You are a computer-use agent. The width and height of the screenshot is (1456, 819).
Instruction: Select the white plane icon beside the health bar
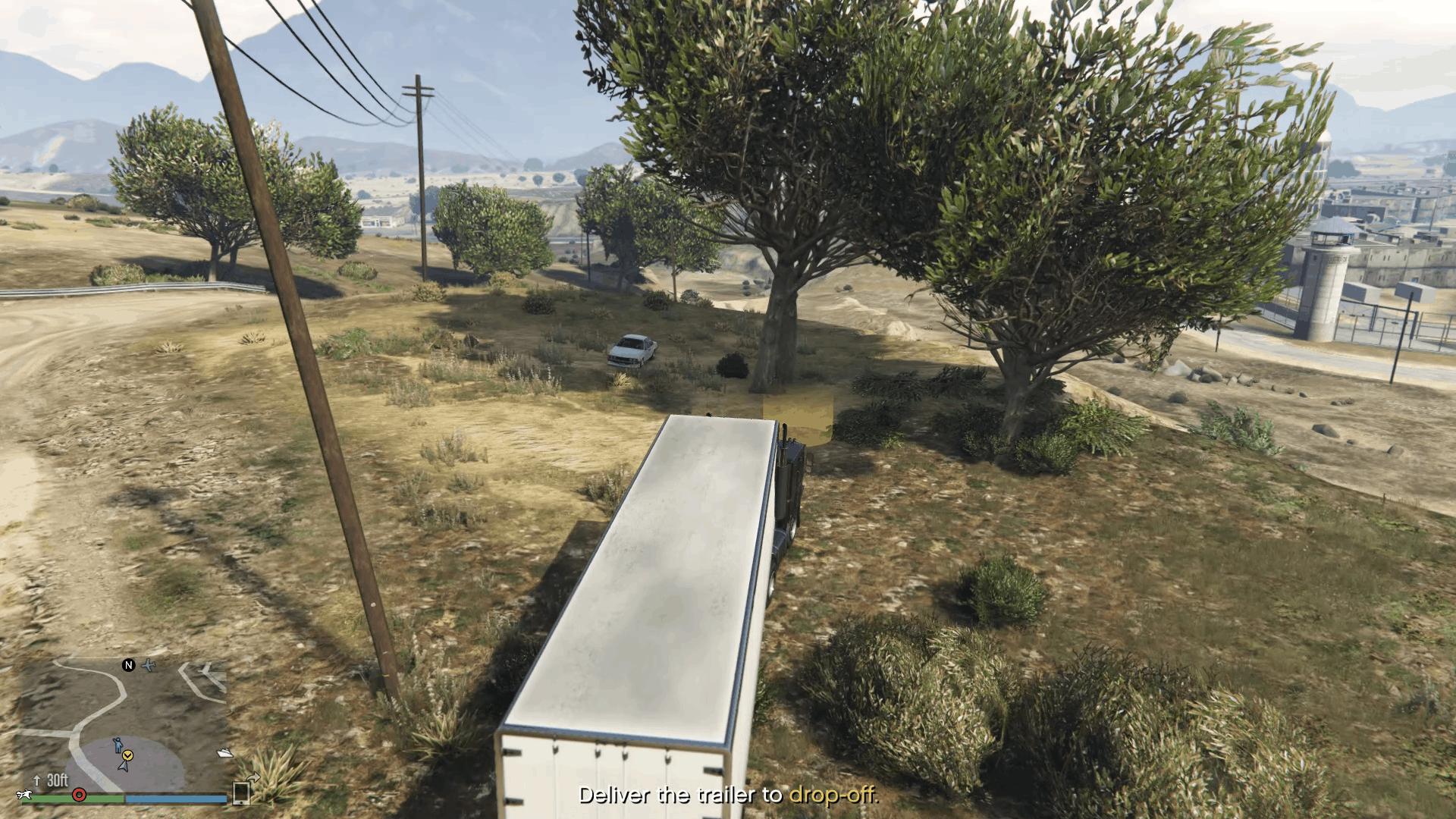pos(24,795)
